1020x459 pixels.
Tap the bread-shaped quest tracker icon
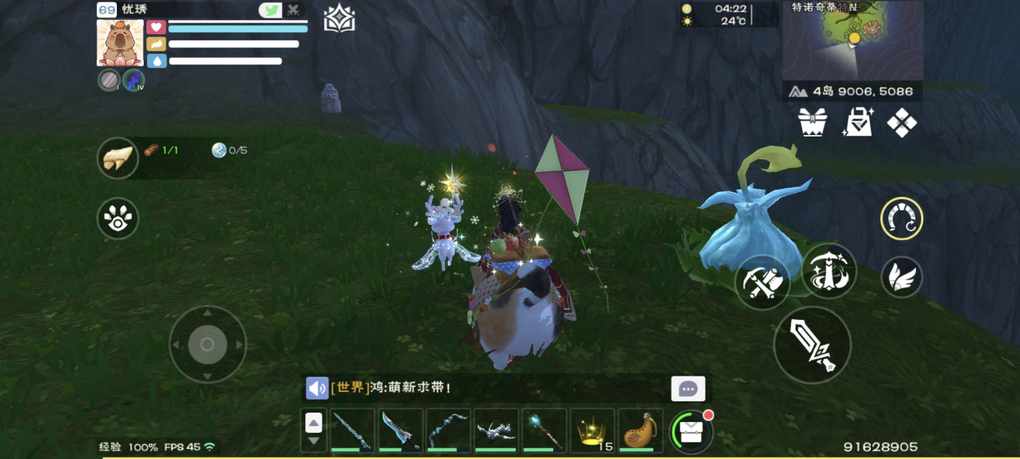pos(118,158)
